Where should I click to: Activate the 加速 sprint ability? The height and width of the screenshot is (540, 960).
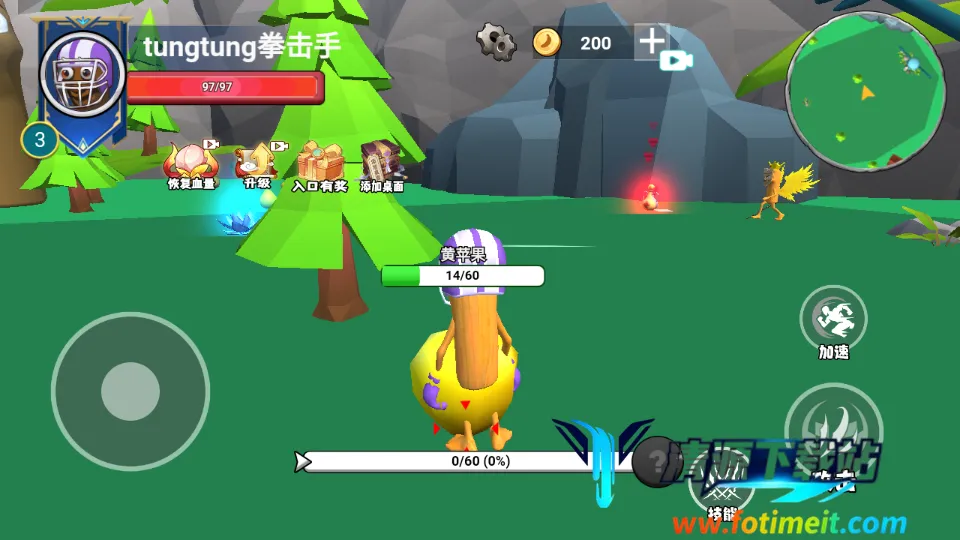tap(834, 319)
